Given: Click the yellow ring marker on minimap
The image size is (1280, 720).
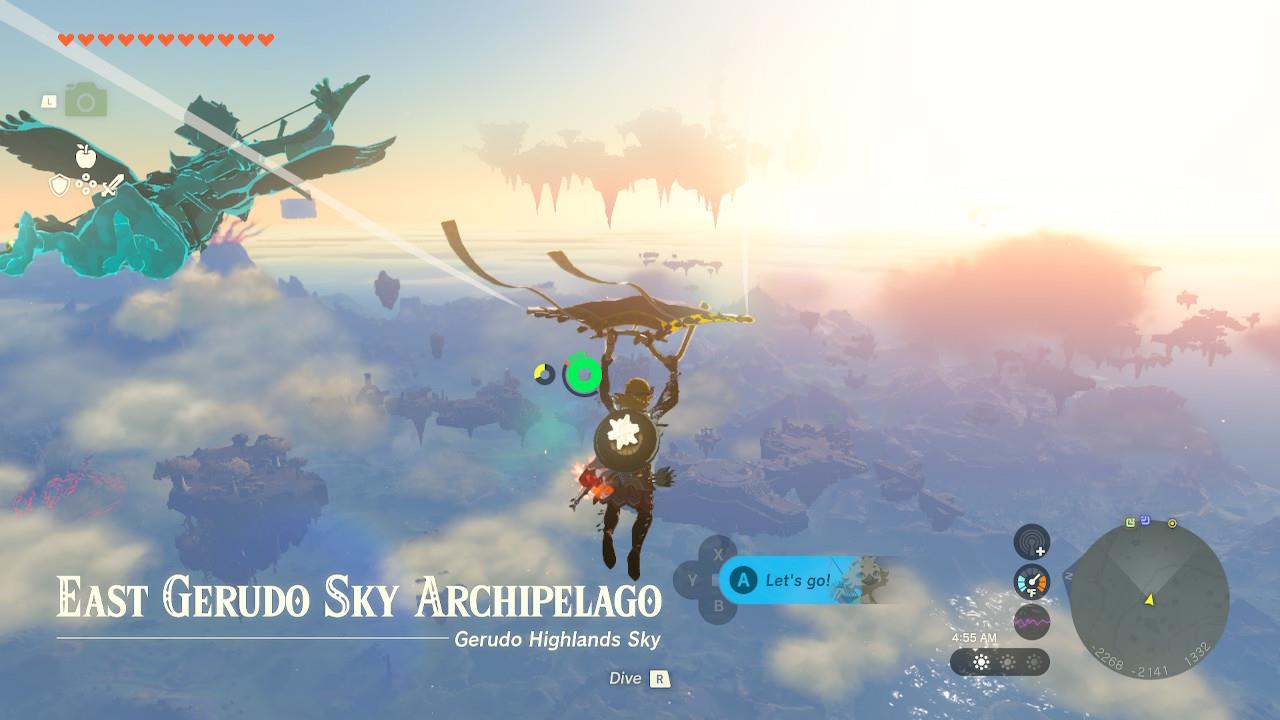Looking at the screenshot, I should (1172, 523).
